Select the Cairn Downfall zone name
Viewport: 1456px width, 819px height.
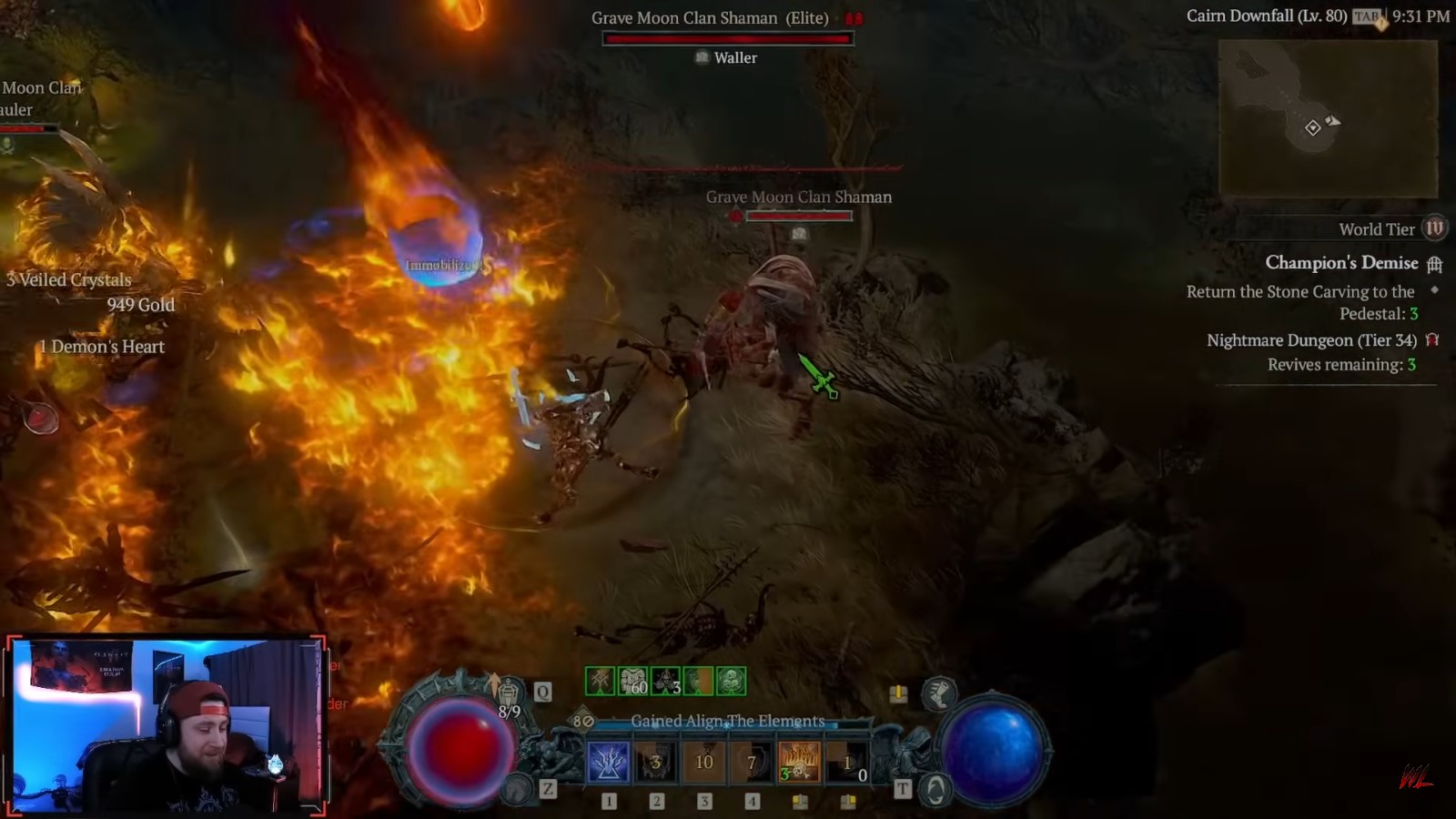pyautogui.click(x=1267, y=15)
